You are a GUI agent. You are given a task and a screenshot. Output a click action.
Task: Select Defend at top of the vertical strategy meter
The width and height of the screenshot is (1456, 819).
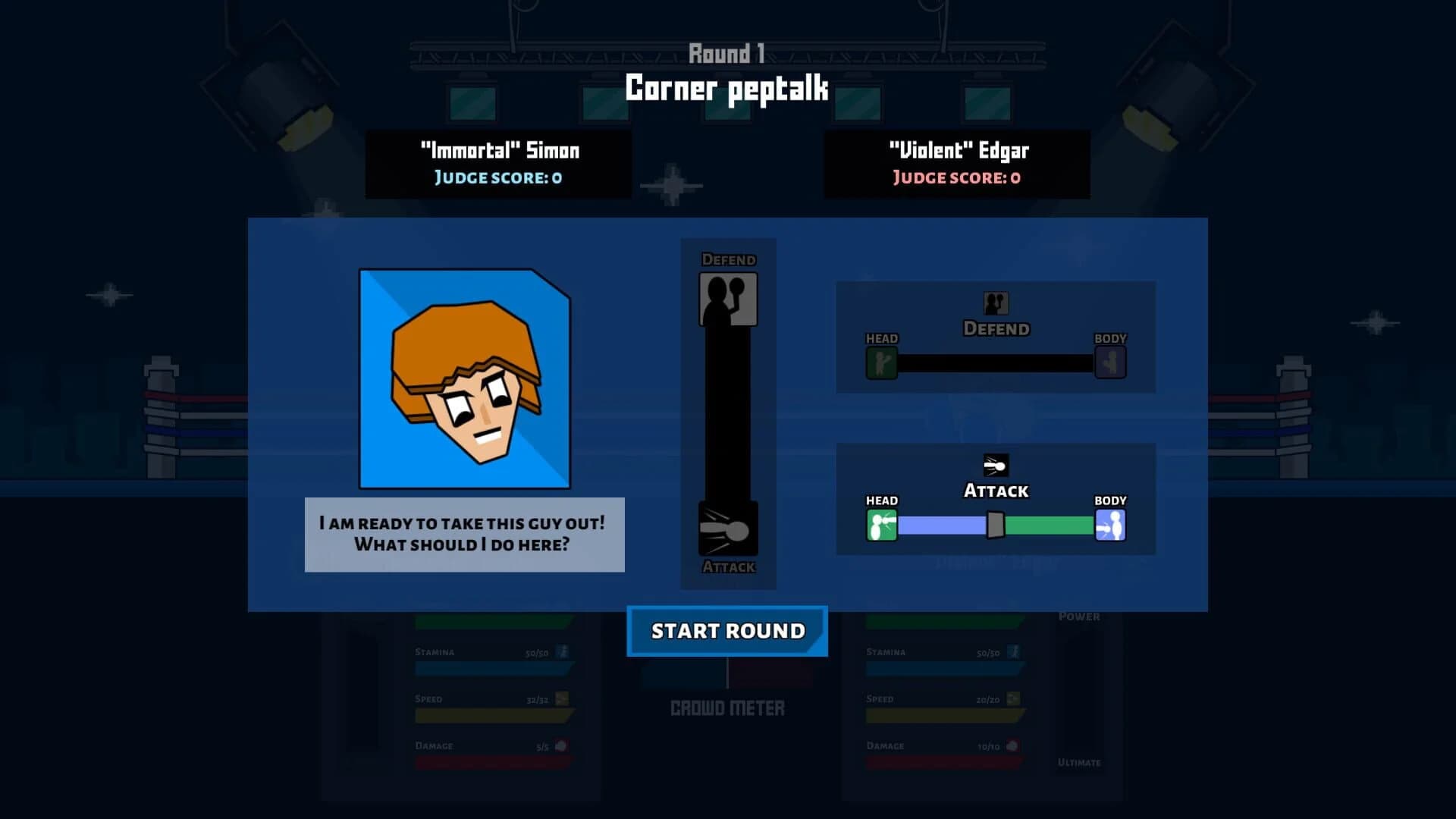coord(726,296)
